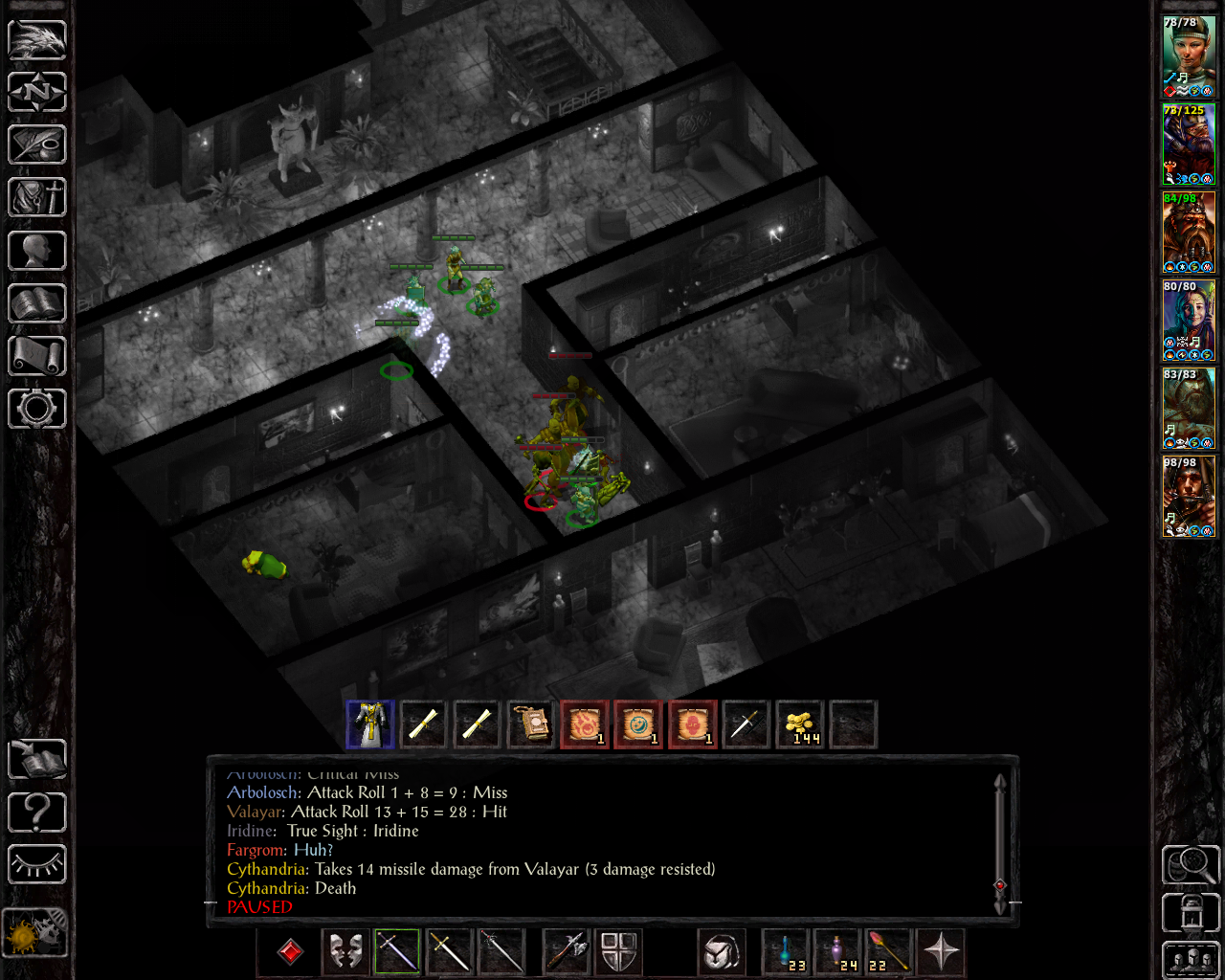
Task: Select the green-hooded character portrait with 78/78 HP
Action: (1189, 56)
